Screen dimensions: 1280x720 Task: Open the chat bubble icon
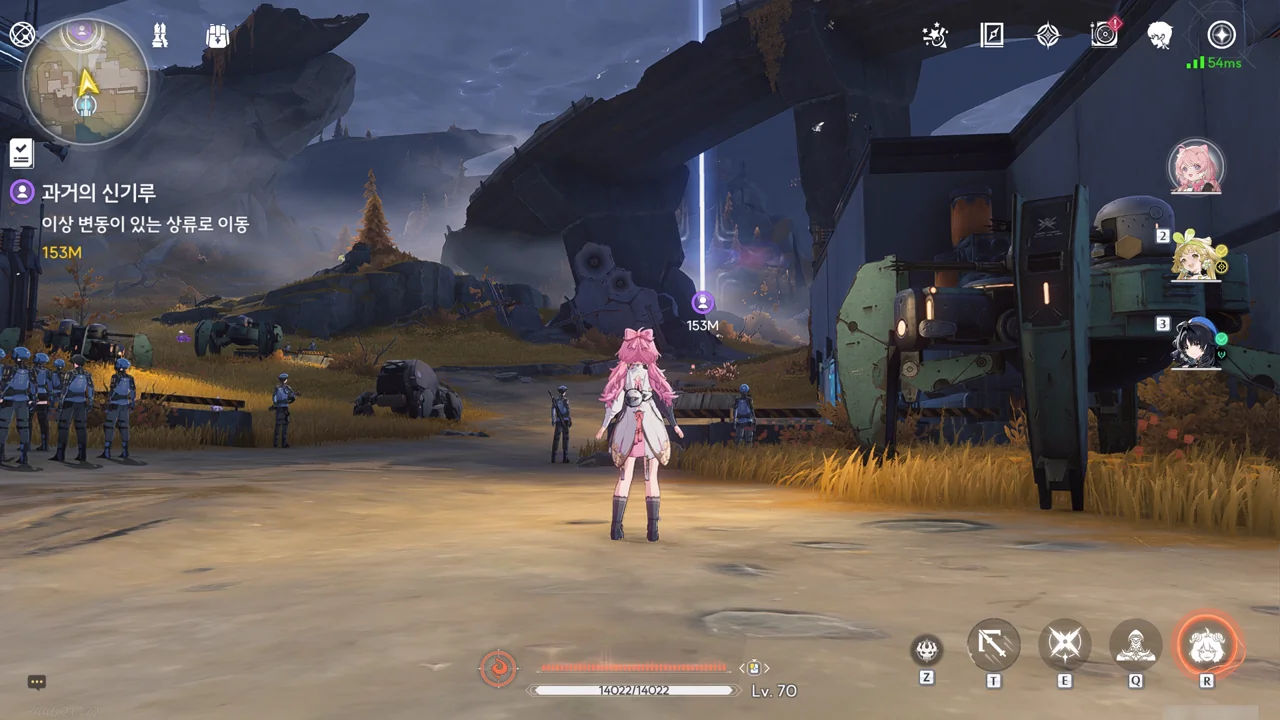(x=37, y=682)
